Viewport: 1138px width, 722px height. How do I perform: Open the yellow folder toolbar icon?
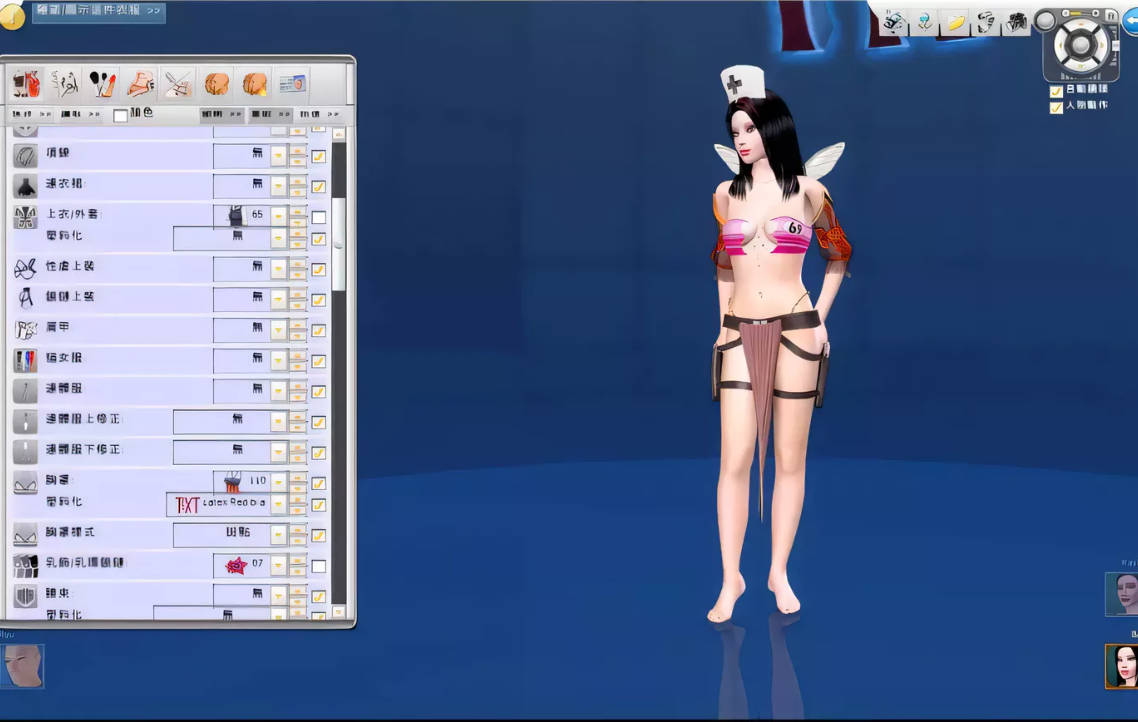tap(955, 23)
